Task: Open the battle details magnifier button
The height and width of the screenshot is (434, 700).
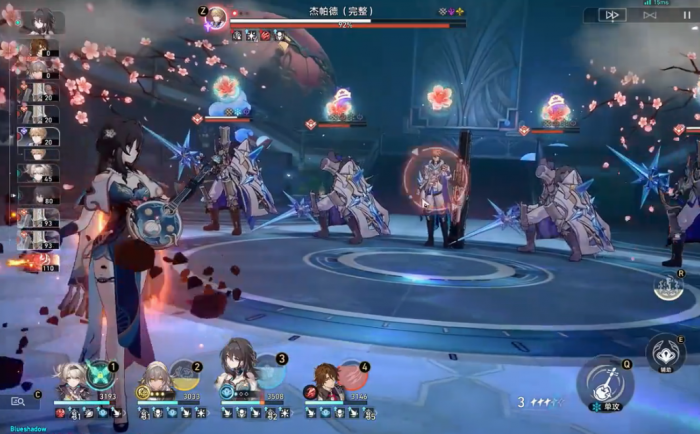Action: pyautogui.click(x=18, y=401)
